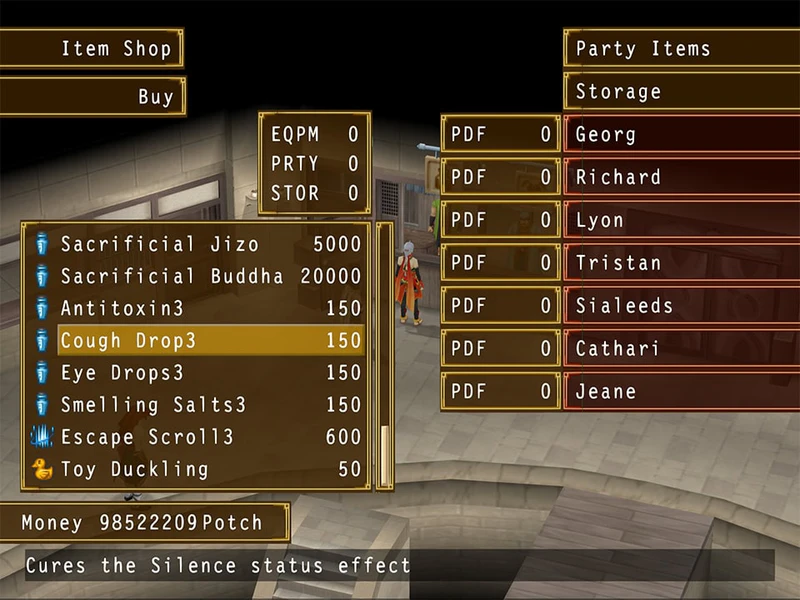Choose Richard in the party list
The width and height of the screenshot is (800, 600).
[680, 178]
